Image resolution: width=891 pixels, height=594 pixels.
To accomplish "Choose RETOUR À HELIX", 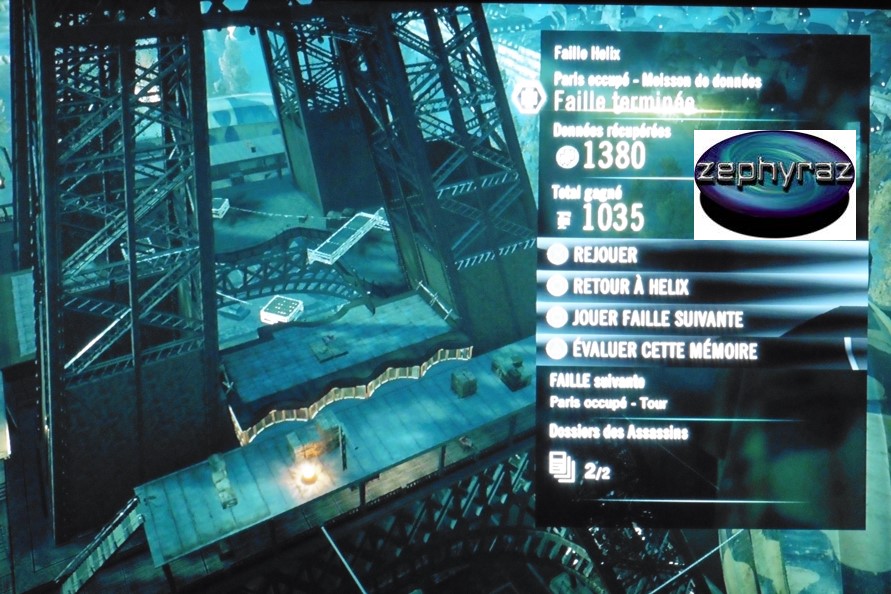I will 631,287.
